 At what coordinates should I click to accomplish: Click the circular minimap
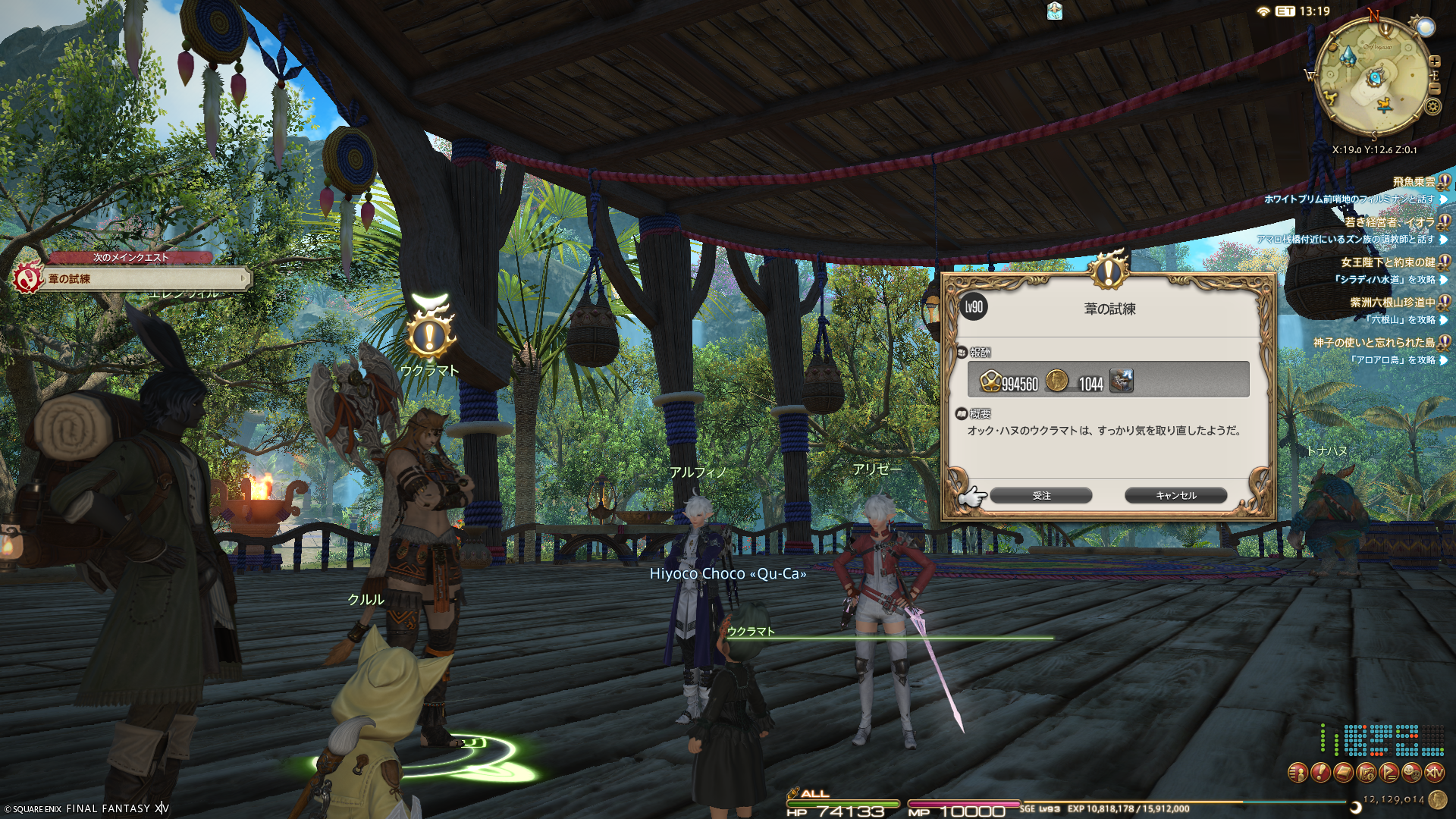click(x=1373, y=76)
